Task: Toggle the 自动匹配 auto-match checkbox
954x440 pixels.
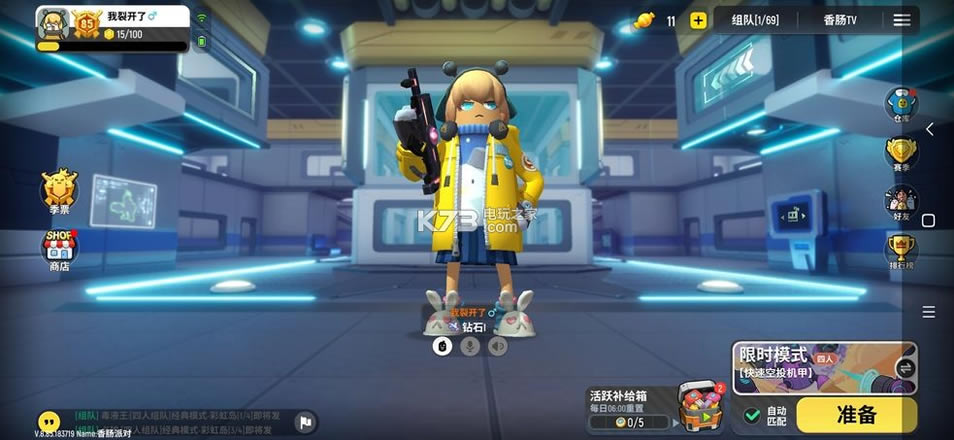Action: coord(753,414)
